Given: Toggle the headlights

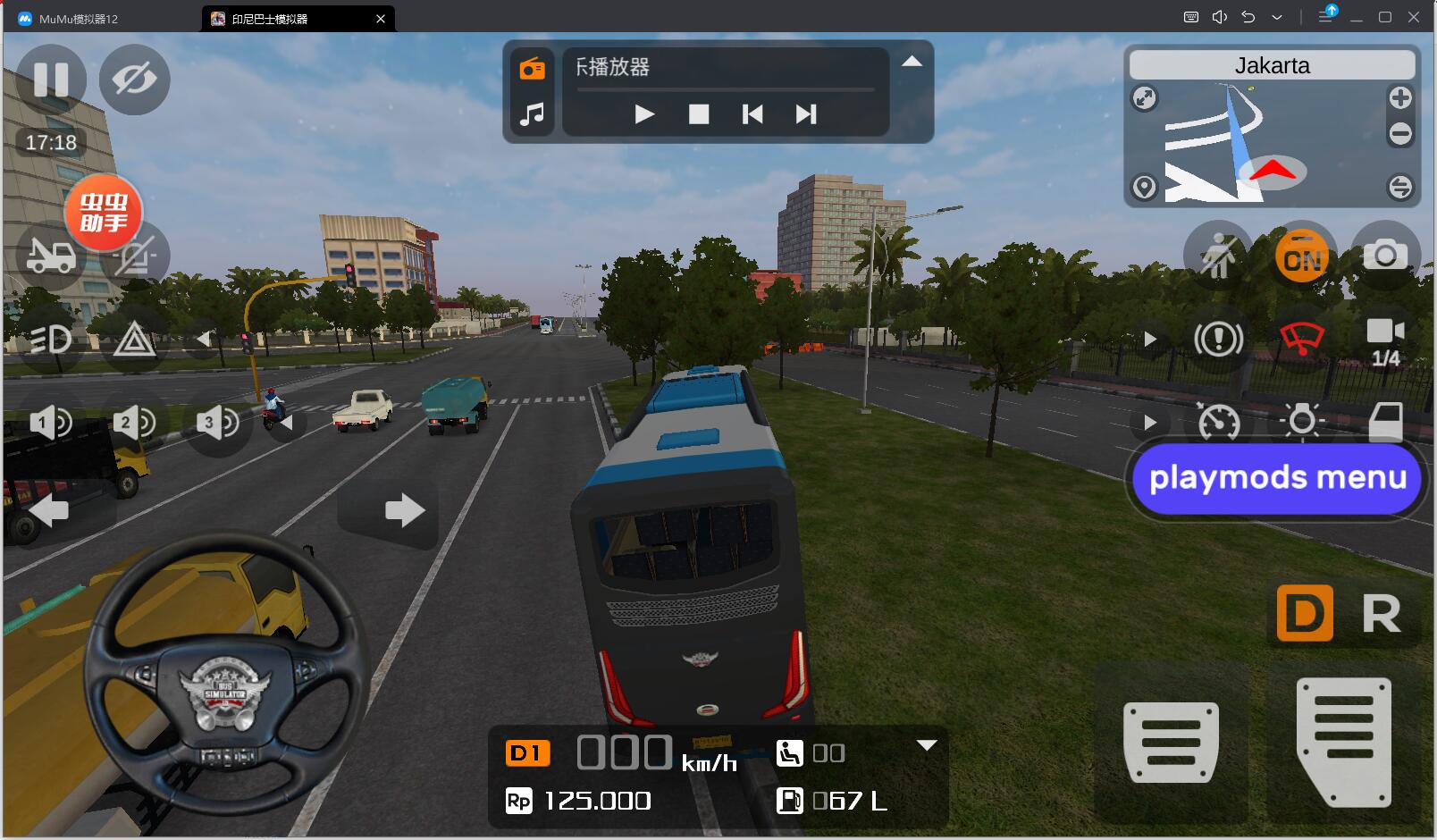Looking at the screenshot, I should click(51, 340).
